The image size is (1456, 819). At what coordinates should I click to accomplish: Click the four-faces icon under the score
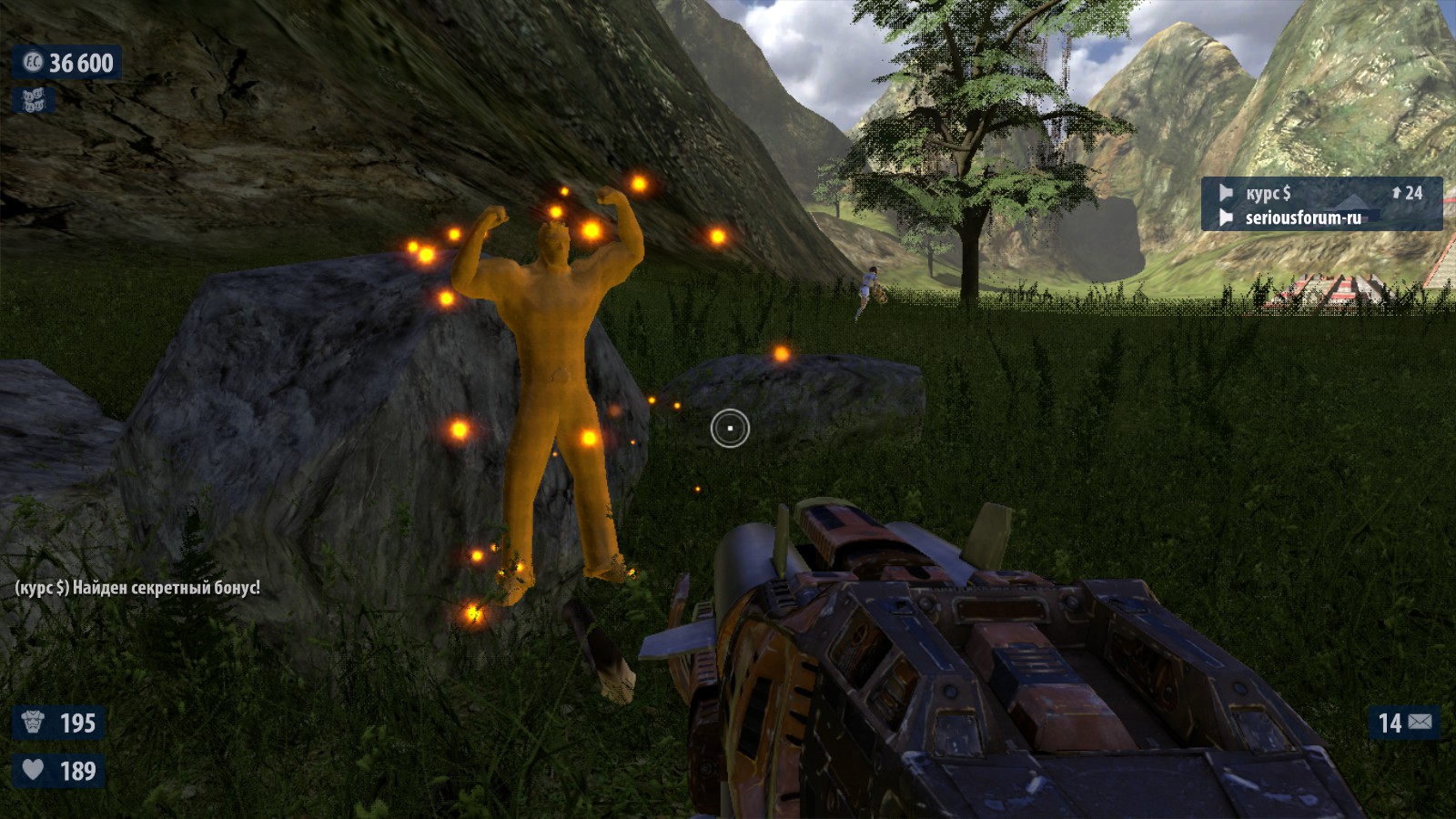coord(34,100)
